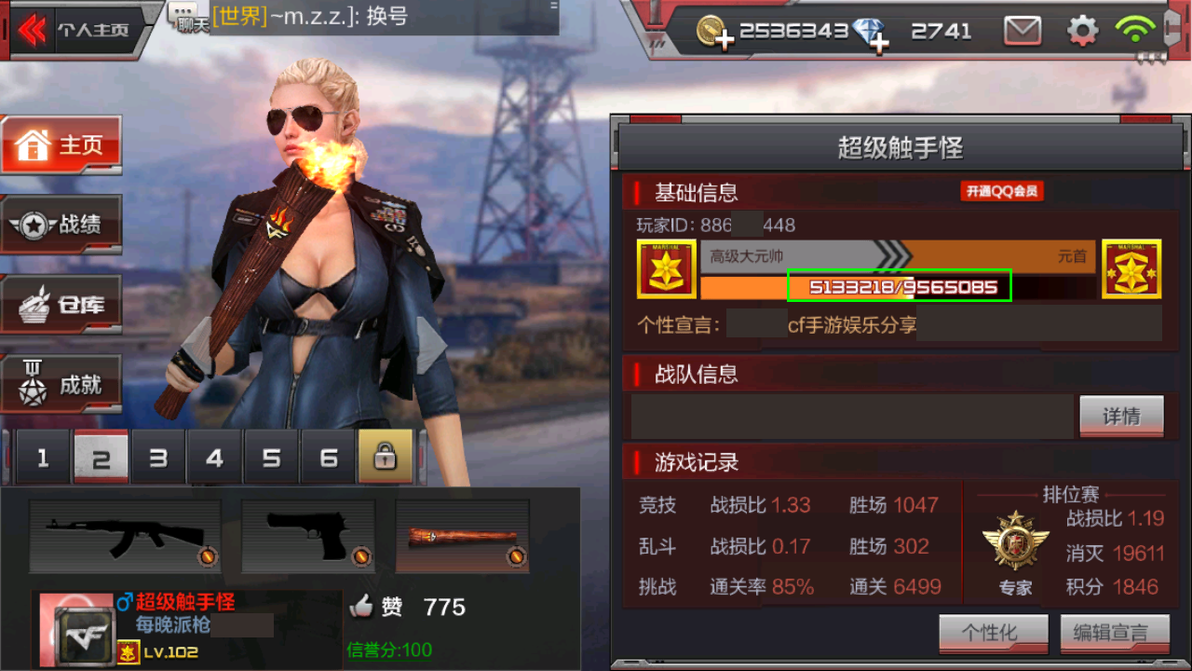Screen dimensions: 1192x671
Task: Select loadout slot 5
Action: (271, 458)
